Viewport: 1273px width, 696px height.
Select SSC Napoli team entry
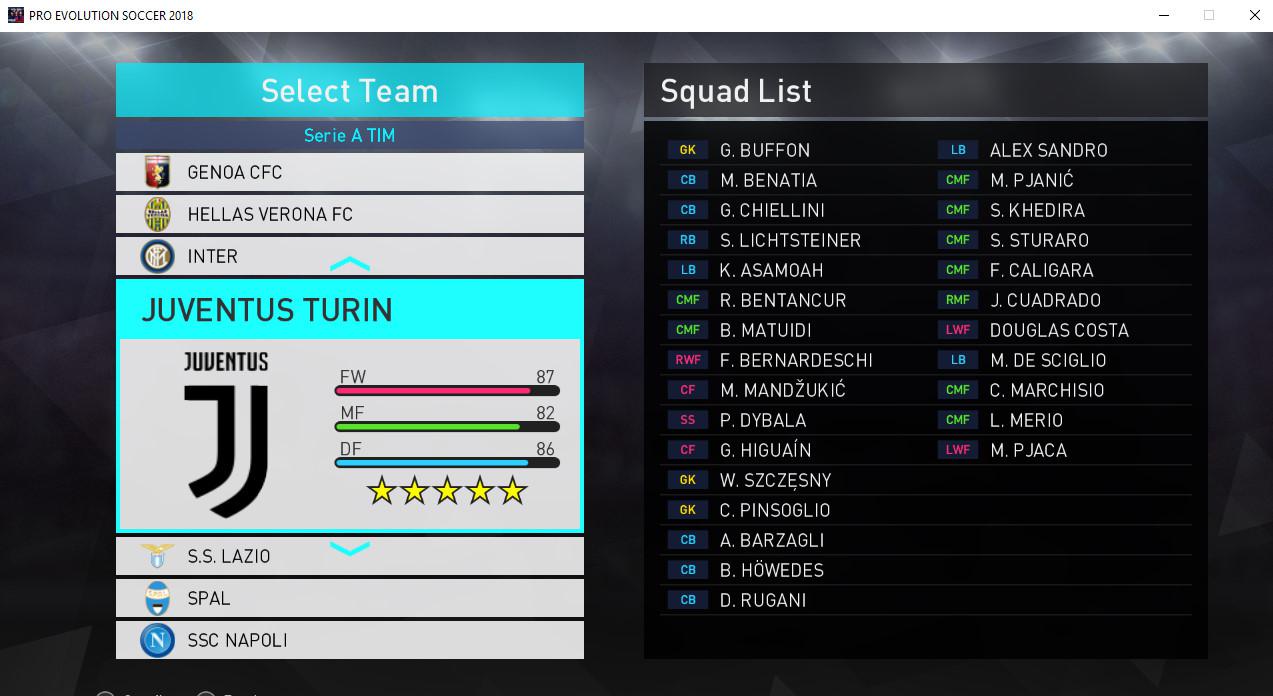tap(349, 640)
